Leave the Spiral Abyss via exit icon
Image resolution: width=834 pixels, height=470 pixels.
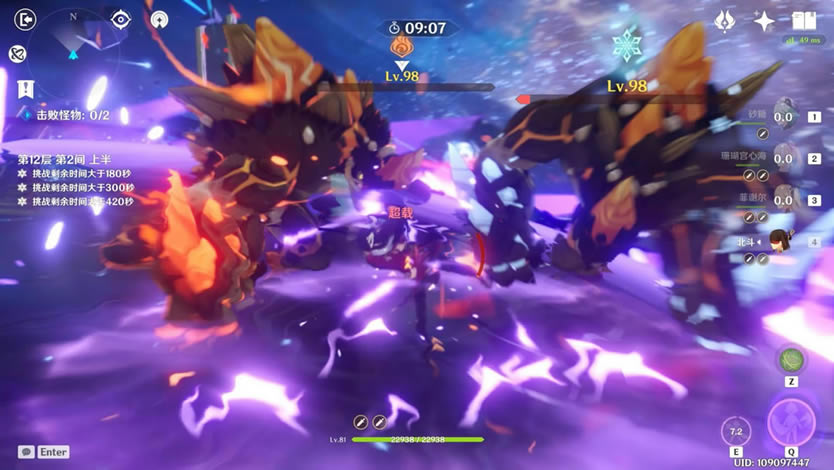tap(27, 19)
